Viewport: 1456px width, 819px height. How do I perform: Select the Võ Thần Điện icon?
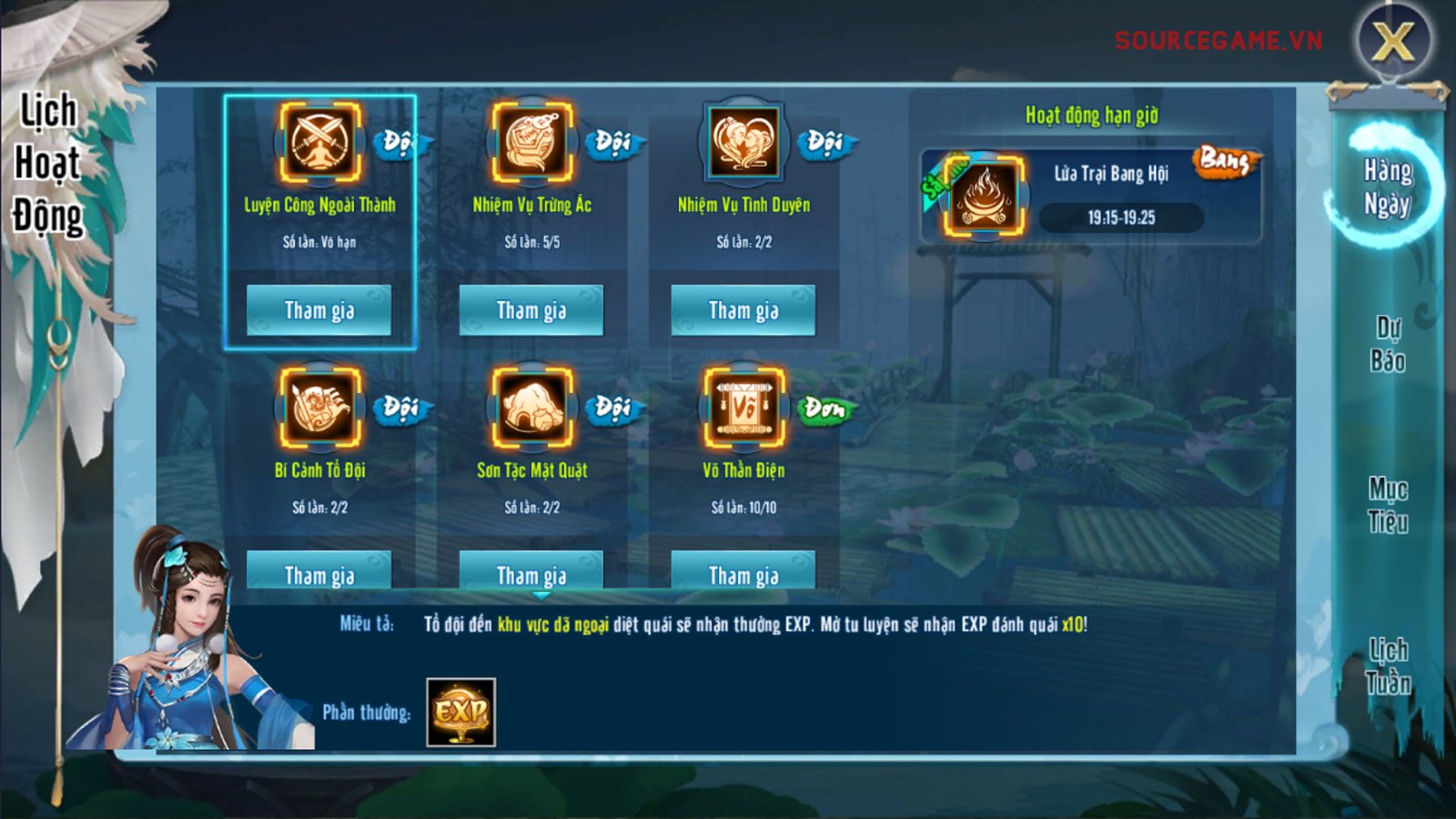tap(744, 408)
